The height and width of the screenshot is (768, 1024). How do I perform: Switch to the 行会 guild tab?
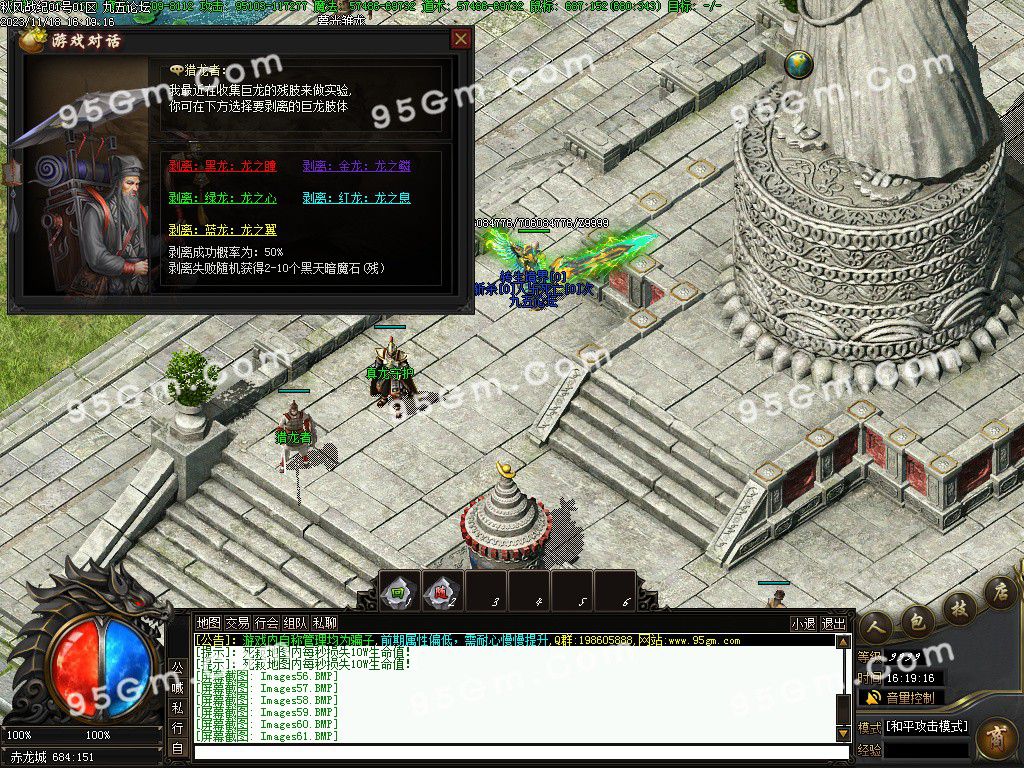266,623
